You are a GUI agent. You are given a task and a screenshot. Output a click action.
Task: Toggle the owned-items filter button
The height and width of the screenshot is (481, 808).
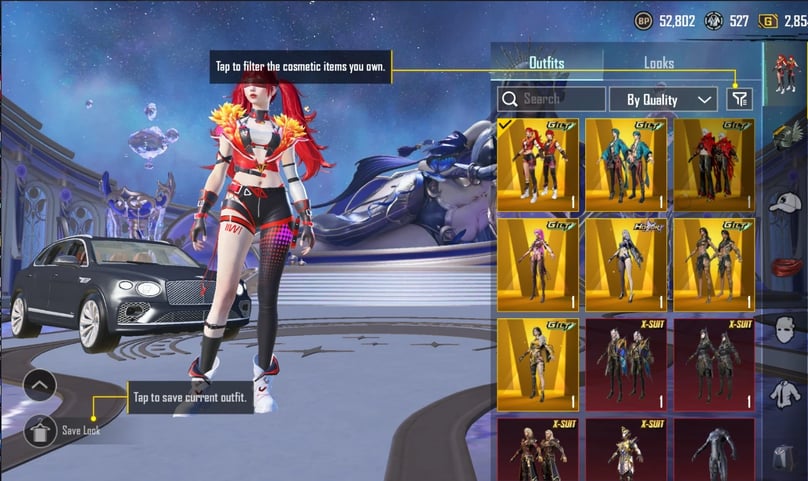[739, 99]
